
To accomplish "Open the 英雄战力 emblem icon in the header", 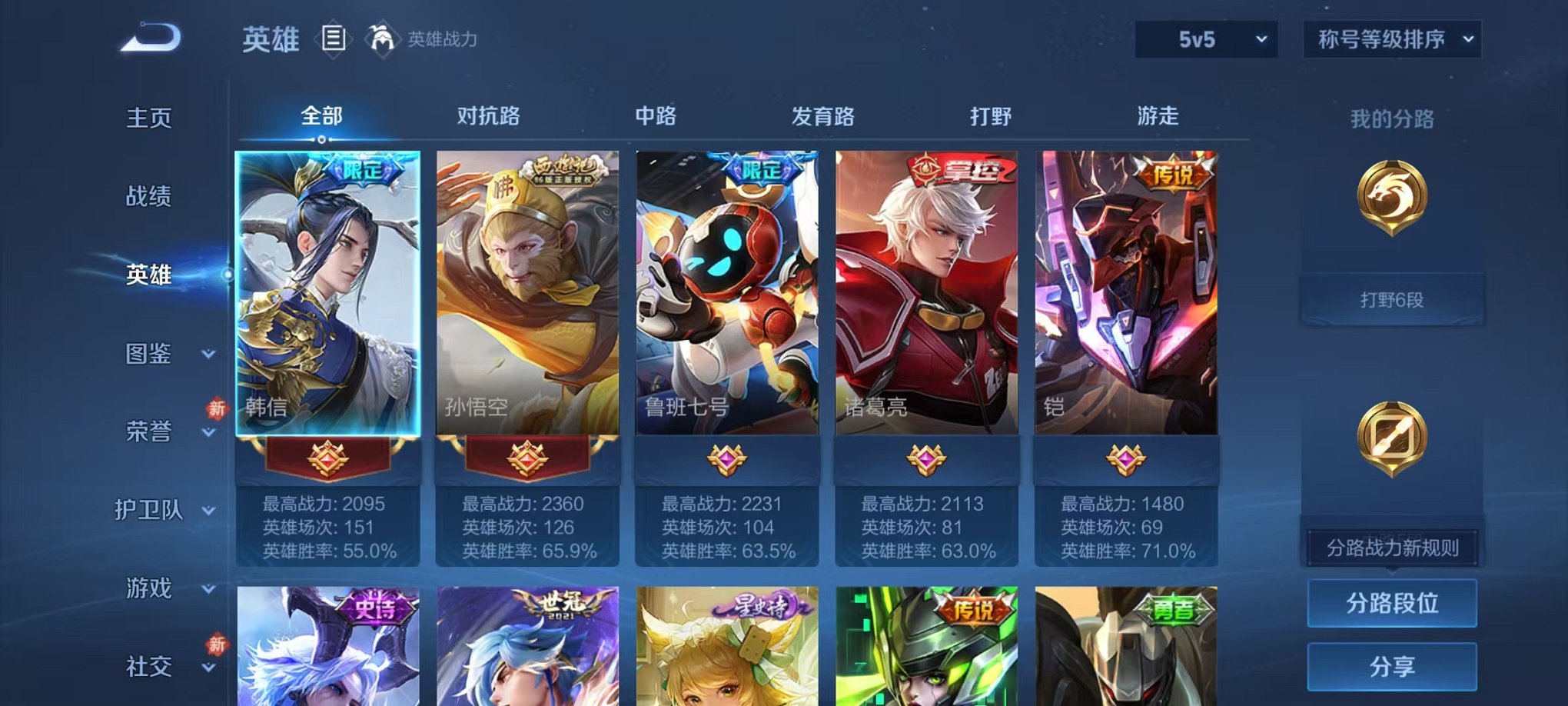I will coord(382,37).
